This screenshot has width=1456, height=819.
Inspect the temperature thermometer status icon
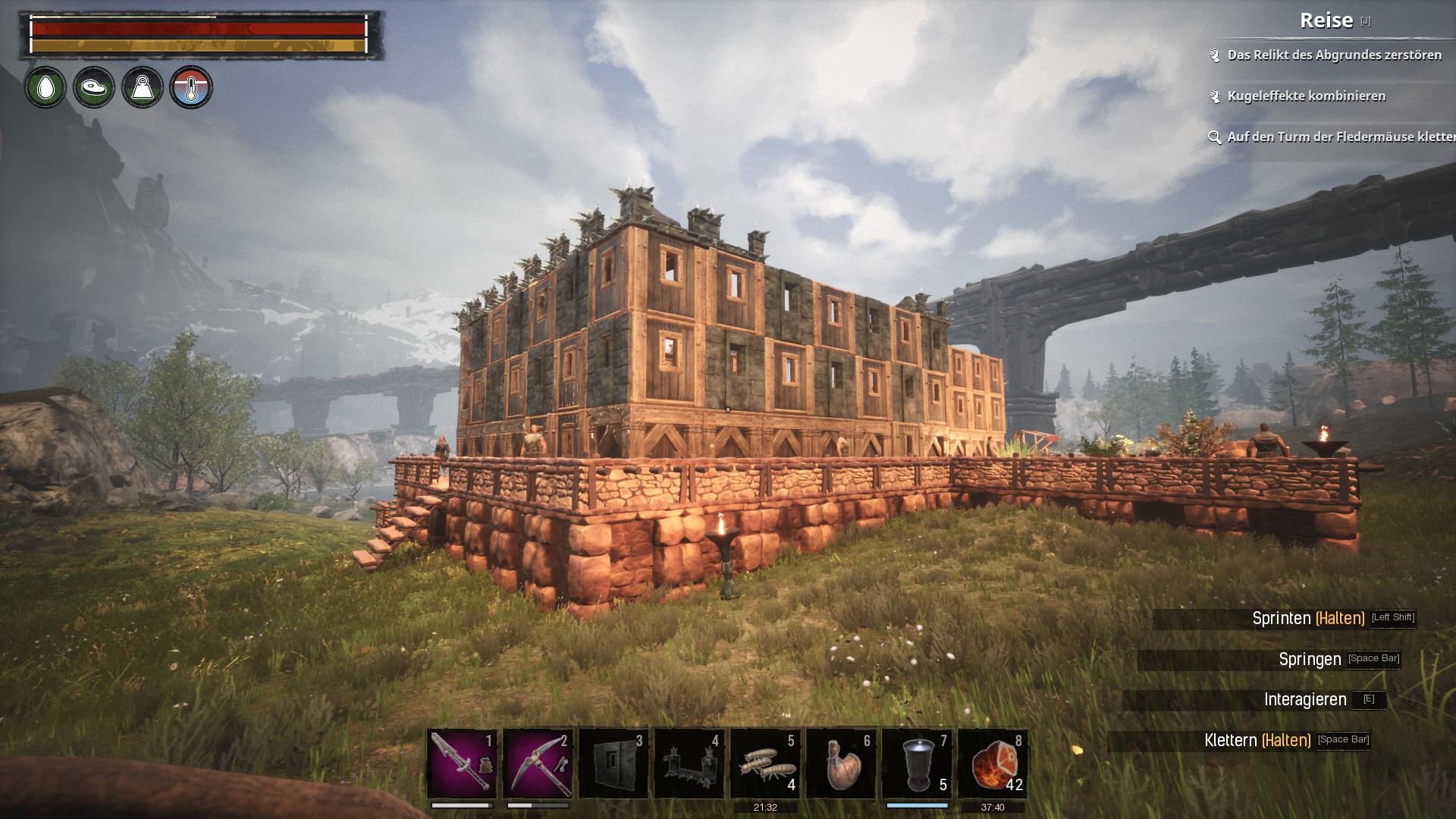point(191,88)
